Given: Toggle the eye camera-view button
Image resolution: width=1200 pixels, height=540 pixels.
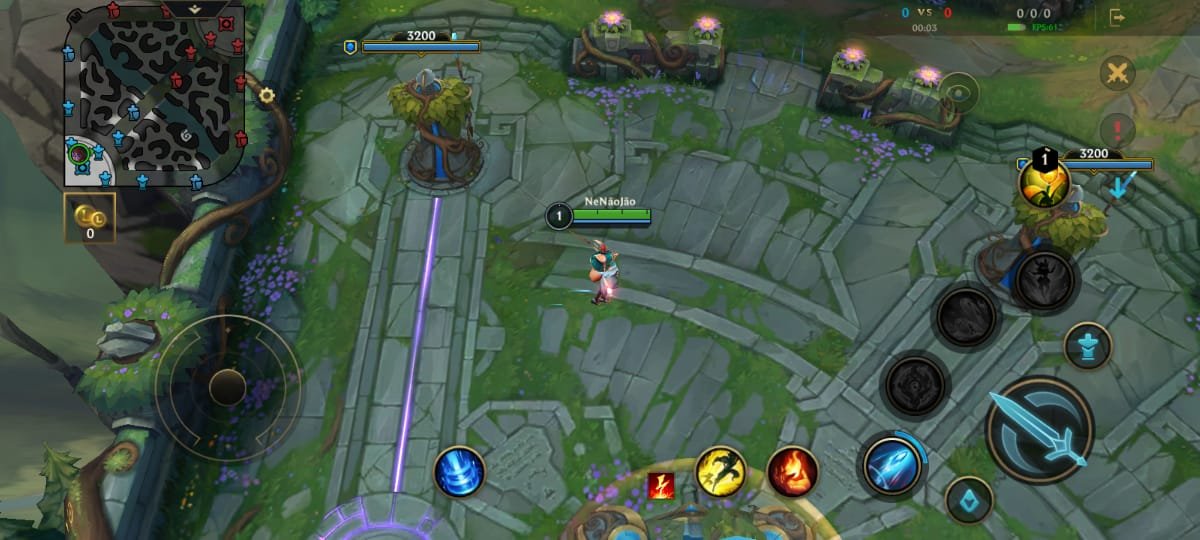Looking at the screenshot, I should [x=959, y=93].
